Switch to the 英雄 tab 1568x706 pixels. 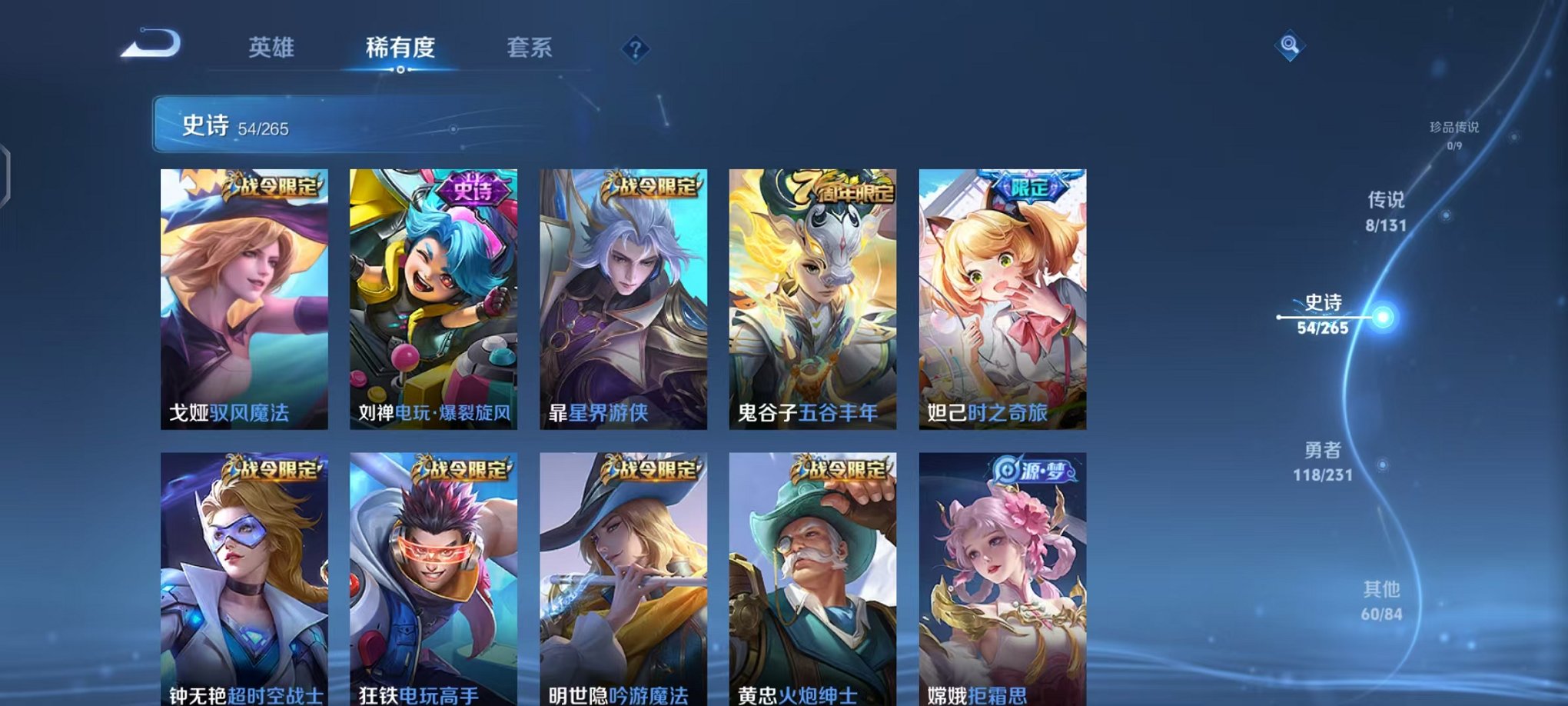click(271, 48)
